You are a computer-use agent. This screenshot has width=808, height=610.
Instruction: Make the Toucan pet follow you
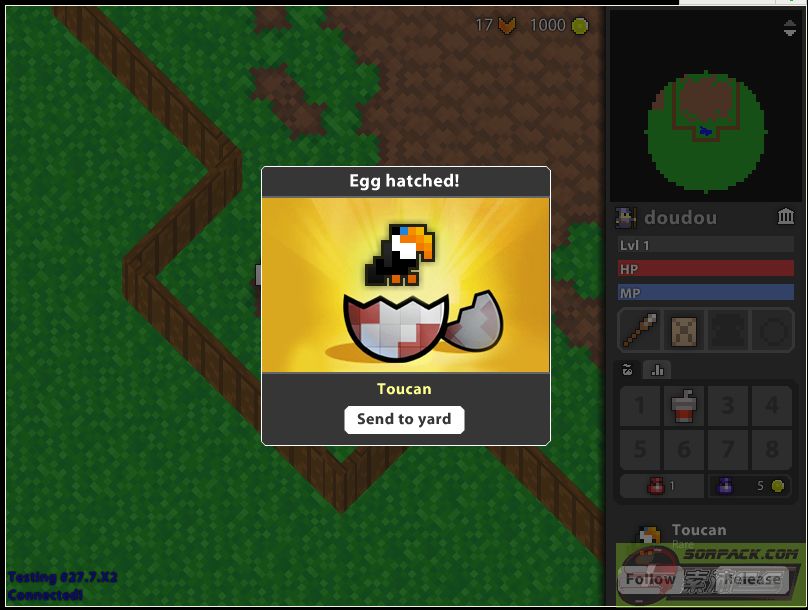651,579
